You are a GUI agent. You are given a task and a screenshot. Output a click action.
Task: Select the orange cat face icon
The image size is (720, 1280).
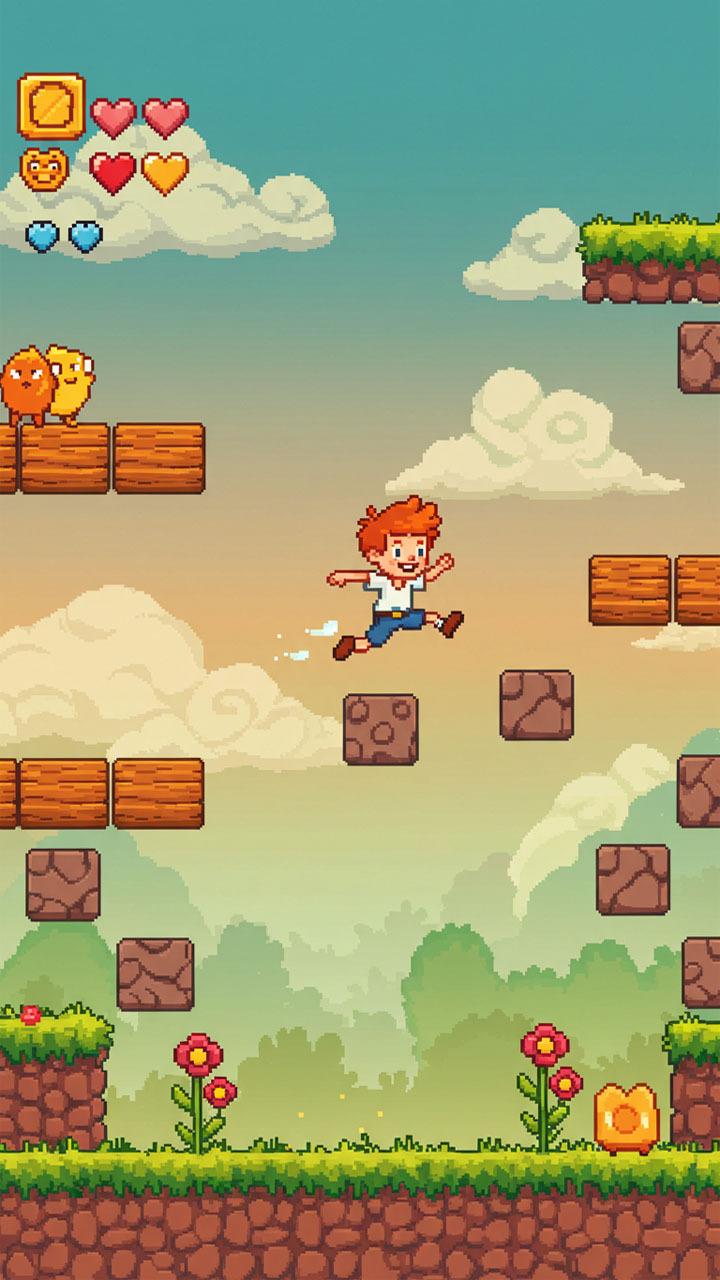(44, 170)
